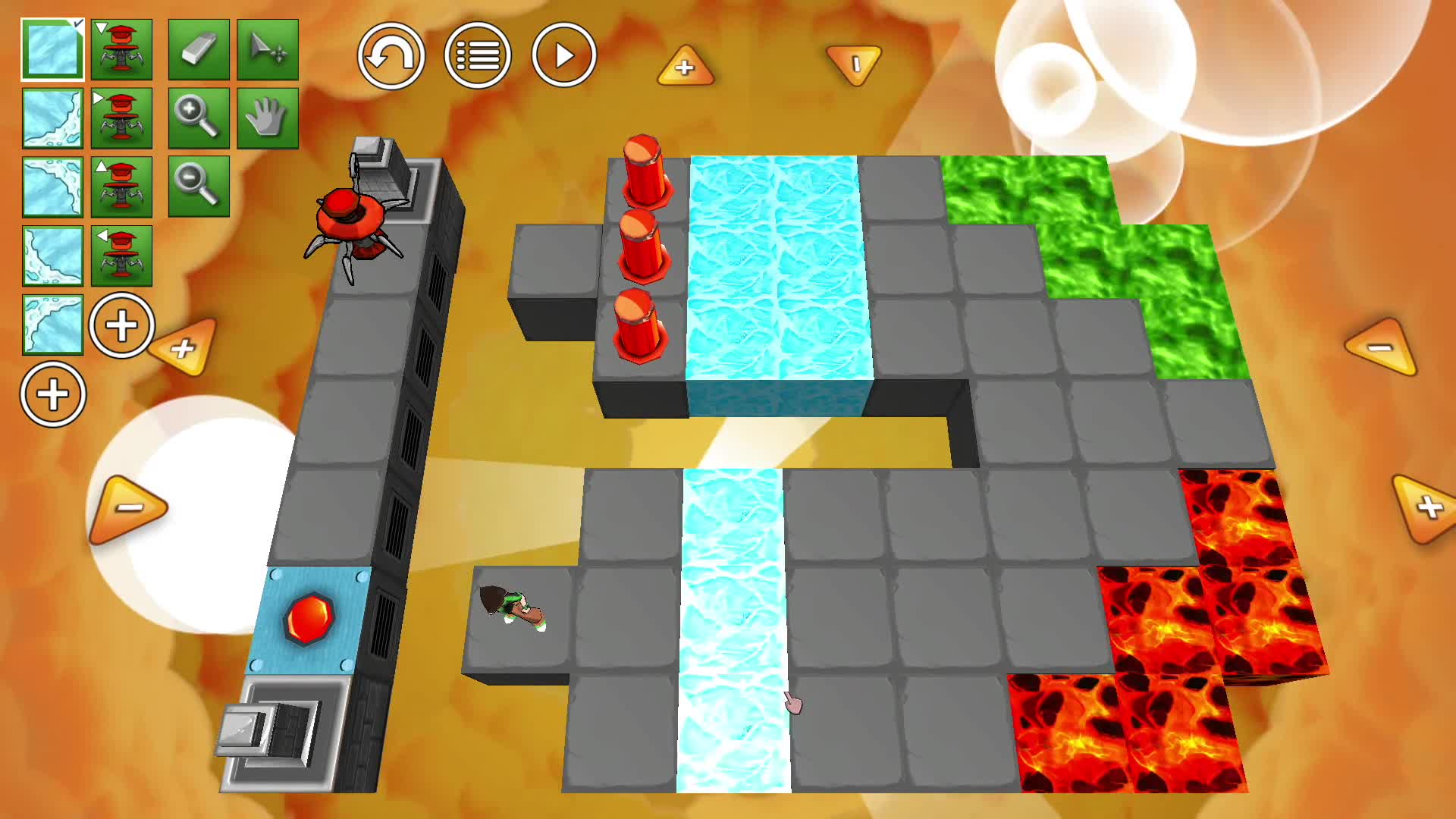Choose the left-arrow red robot tile
This screenshot has width=1456, height=819.
pos(121,256)
